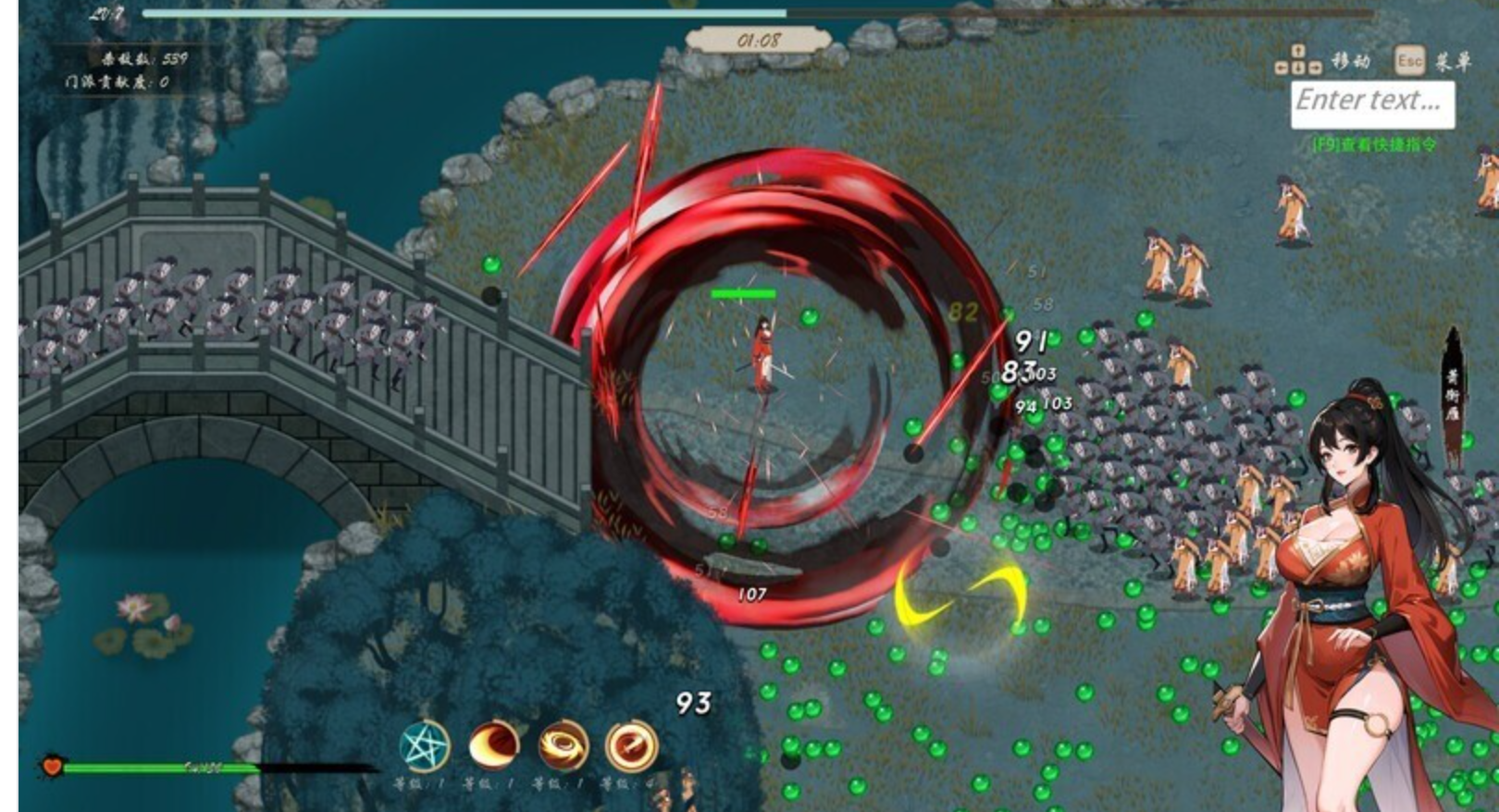Choose the golden whirlwind spiral skill

point(563,744)
